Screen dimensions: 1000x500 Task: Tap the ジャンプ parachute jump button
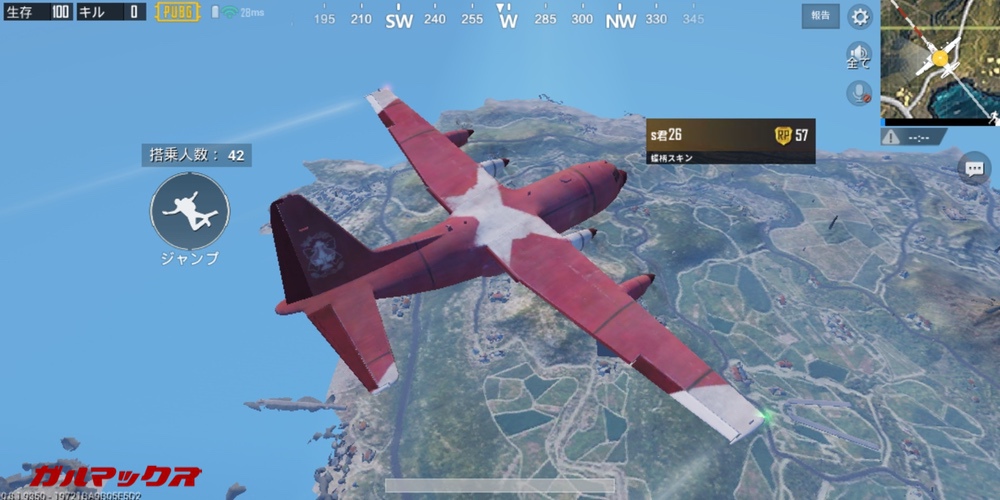pyautogui.click(x=190, y=211)
